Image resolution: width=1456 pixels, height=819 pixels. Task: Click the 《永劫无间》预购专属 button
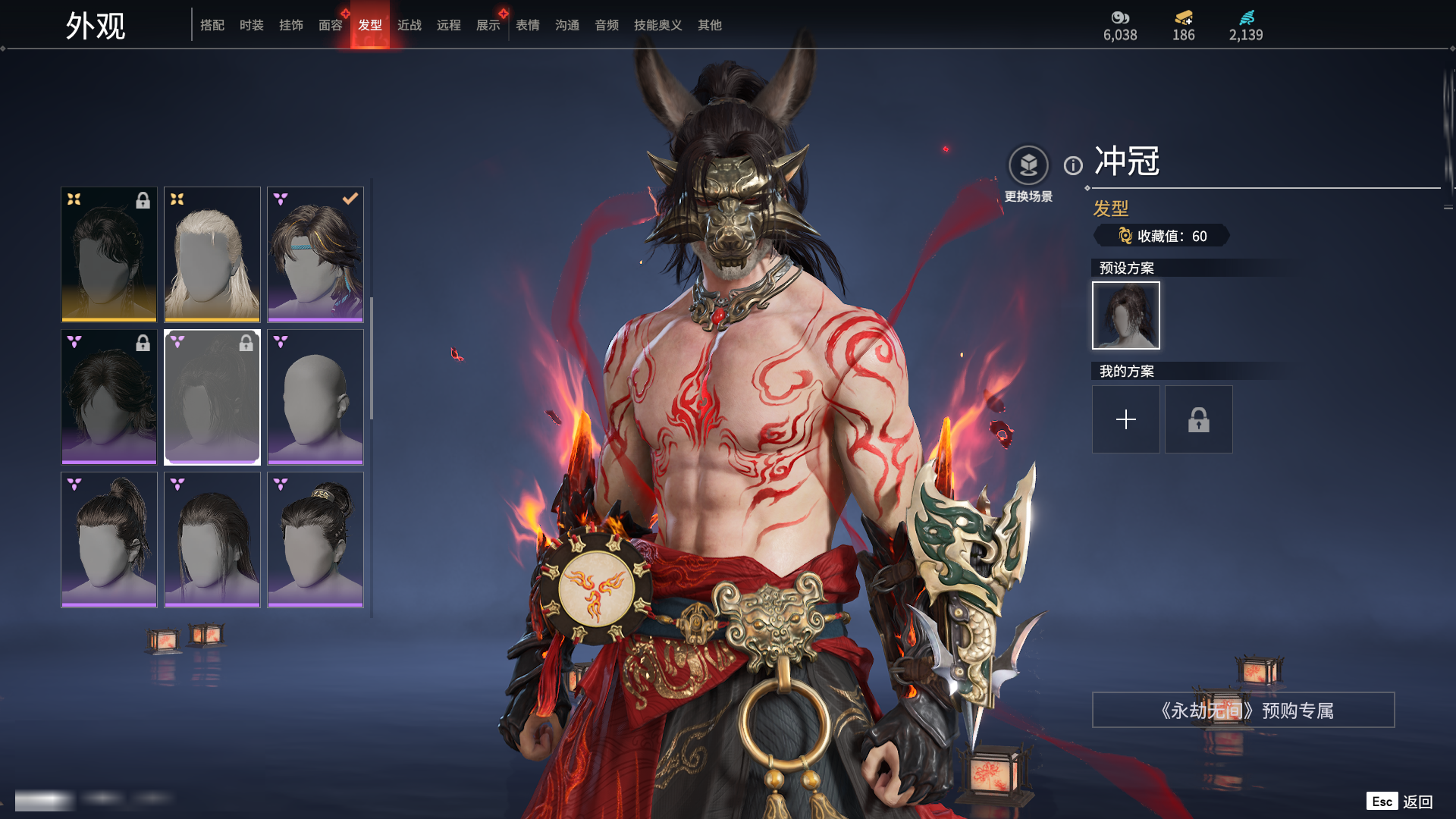[x=1243, y=710]
